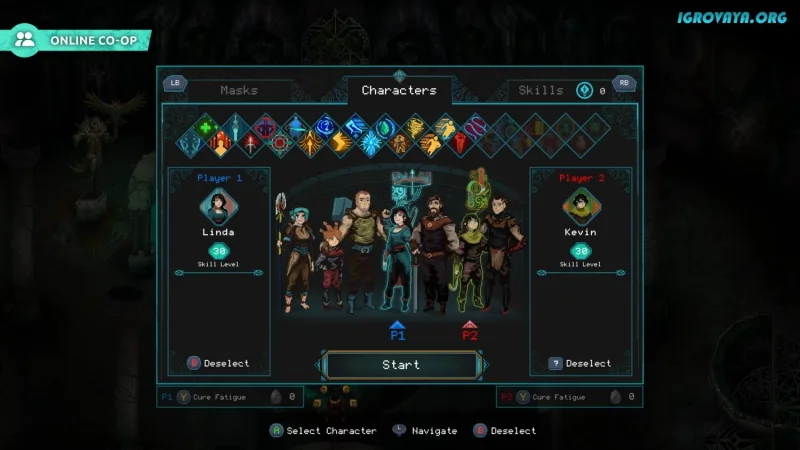Start the co-op game
This screenshot has width=800, height=450.
click(401, 365)
